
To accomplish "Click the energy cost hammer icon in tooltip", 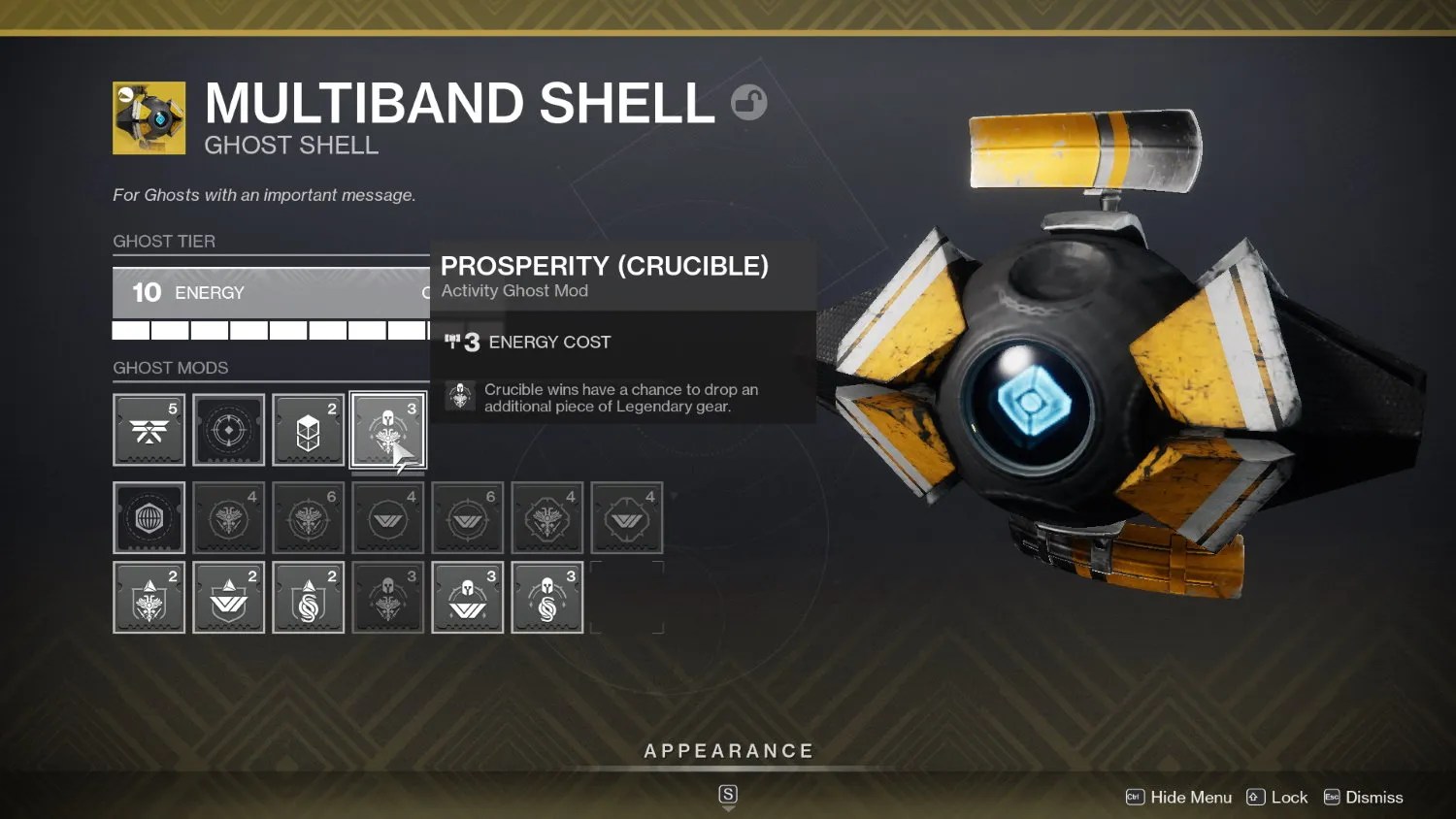I will point(454,342).
